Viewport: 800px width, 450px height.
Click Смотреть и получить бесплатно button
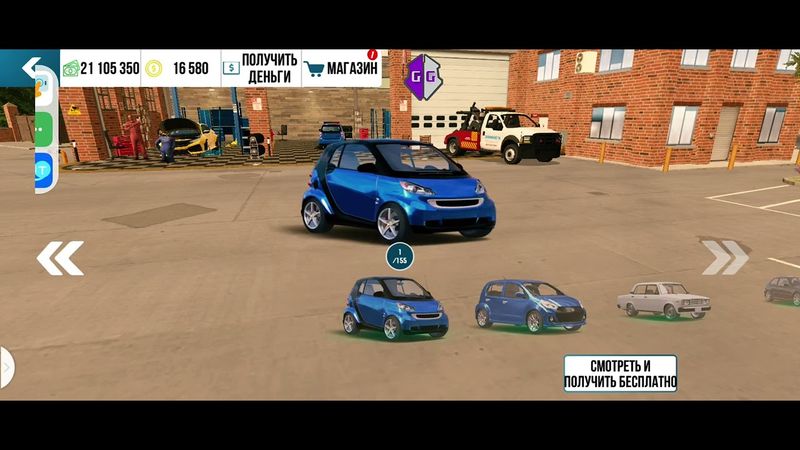point(620,373)
